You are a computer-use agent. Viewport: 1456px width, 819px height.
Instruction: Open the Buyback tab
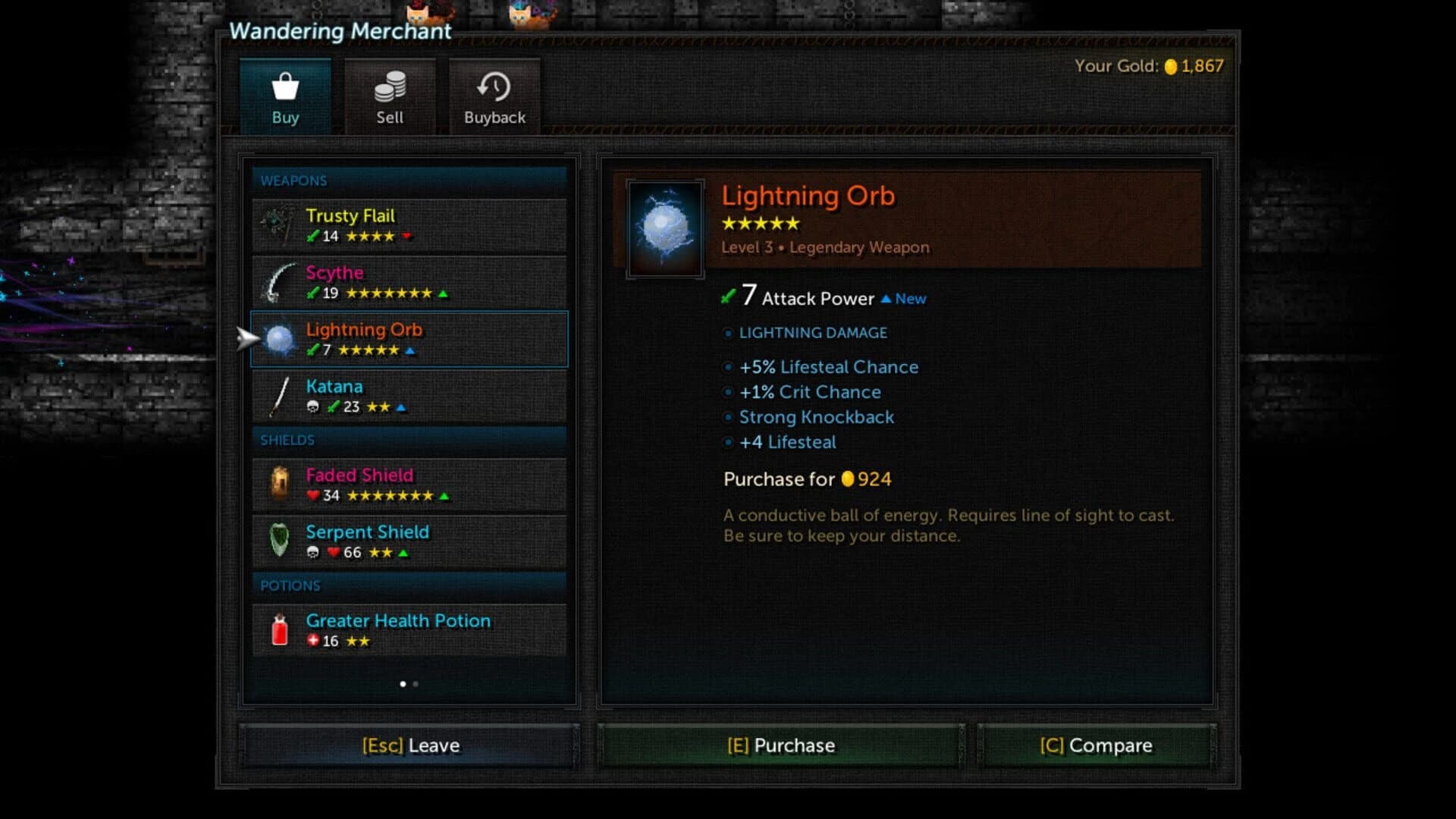(494, 96)
